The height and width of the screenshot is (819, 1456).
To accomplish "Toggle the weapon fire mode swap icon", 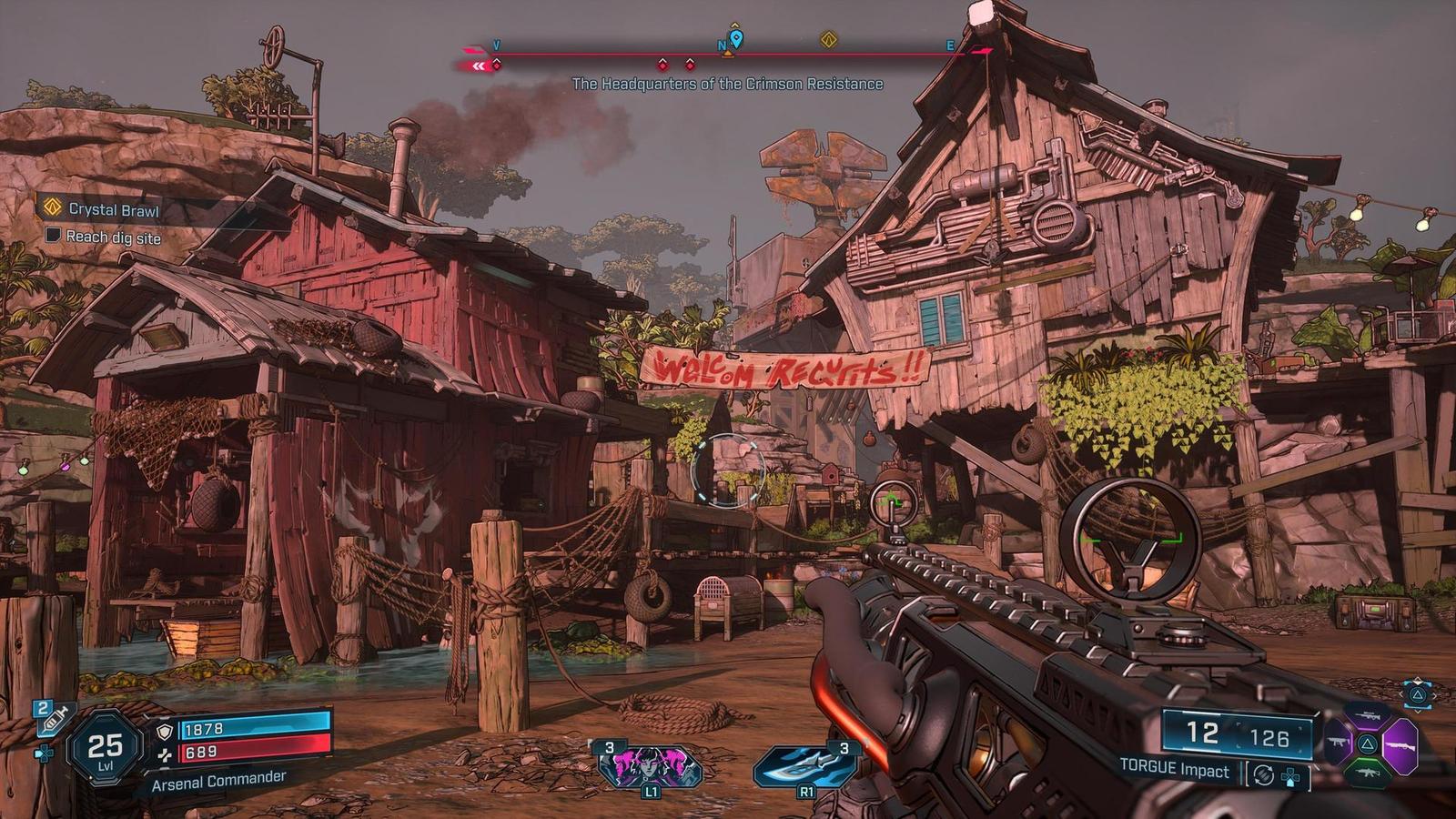I will click(x=1262, y=775).
